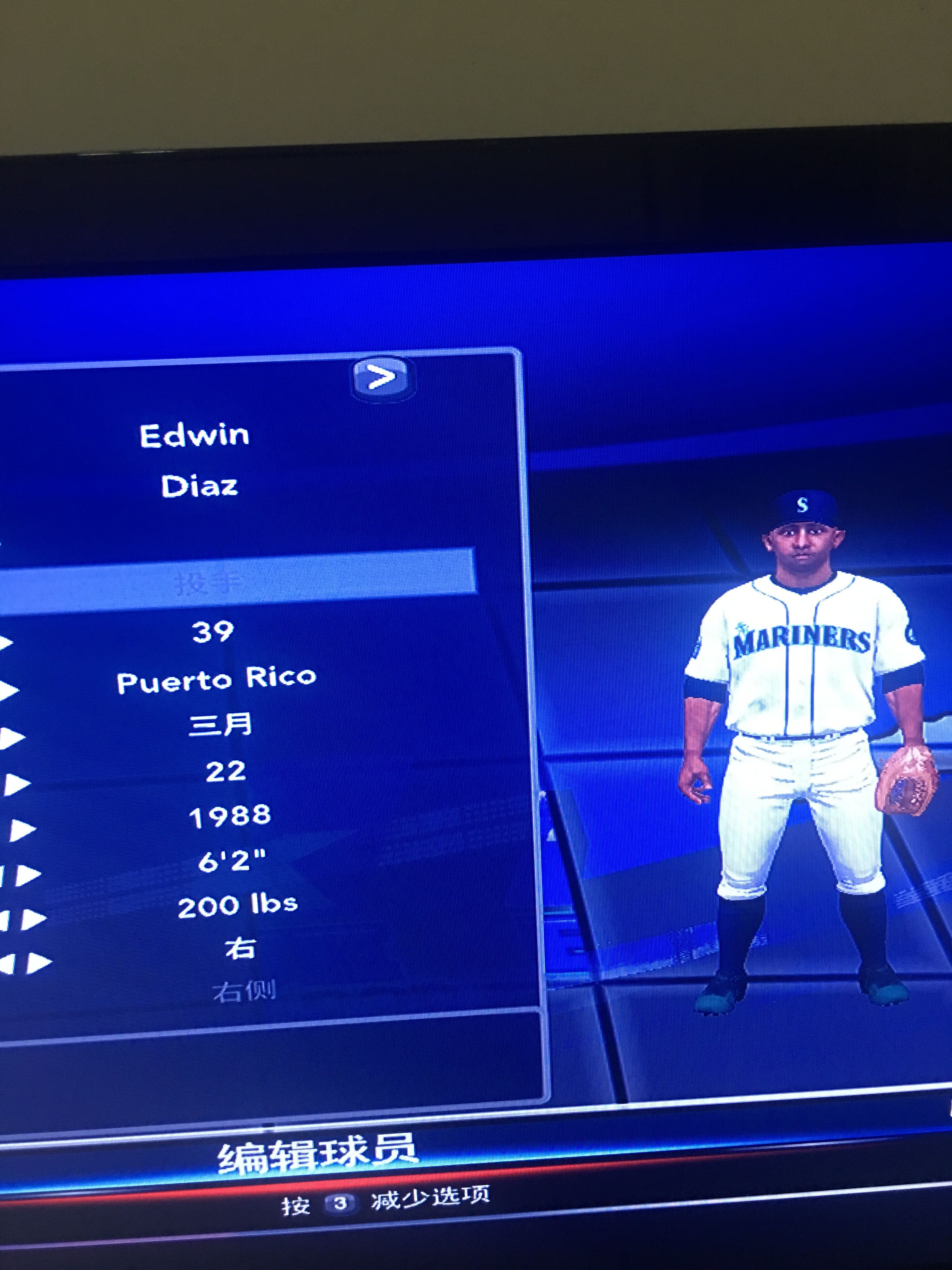Select the weight 200 lbs row
952x1270 pixels.
tap(237, 906)
